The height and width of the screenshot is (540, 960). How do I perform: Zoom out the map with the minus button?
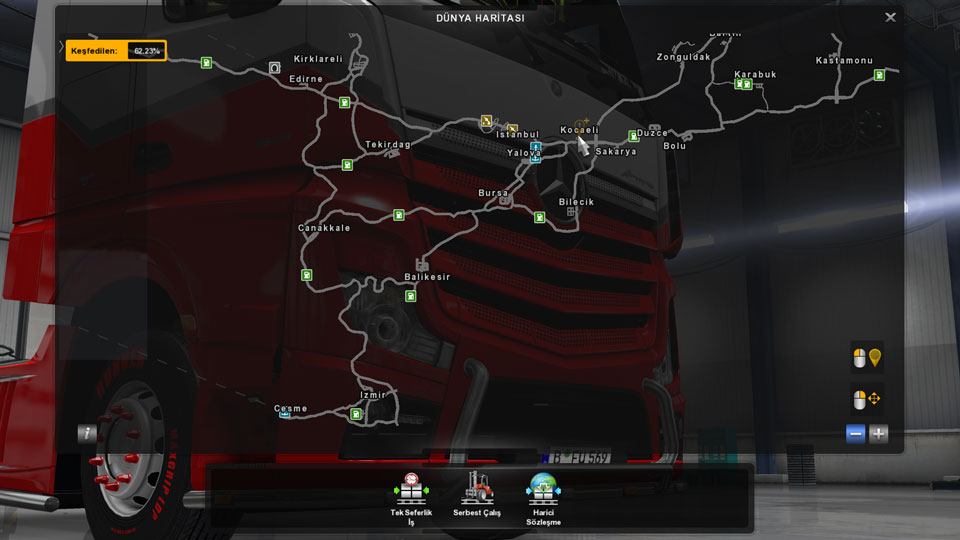[x=855, y=434]
